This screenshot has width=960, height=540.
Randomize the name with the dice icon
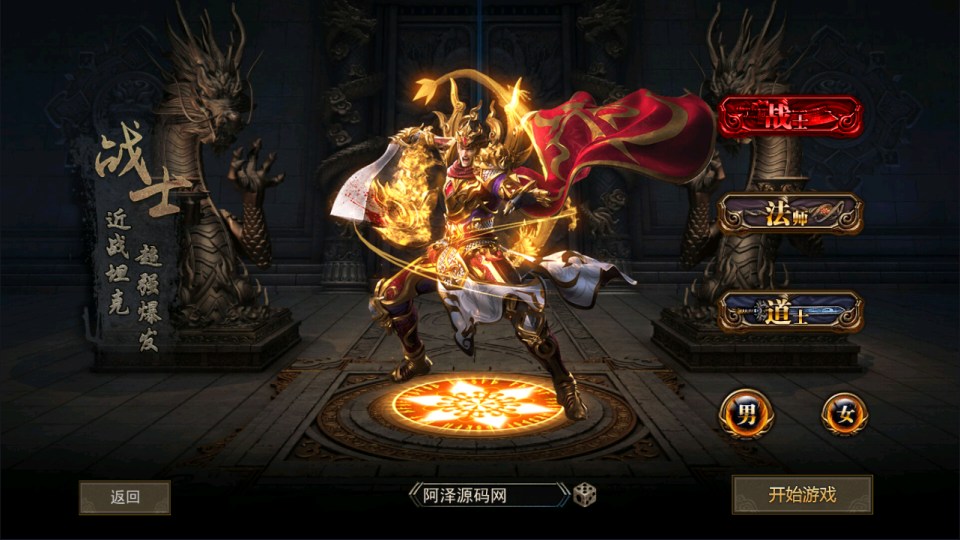[x=584, y=495]
